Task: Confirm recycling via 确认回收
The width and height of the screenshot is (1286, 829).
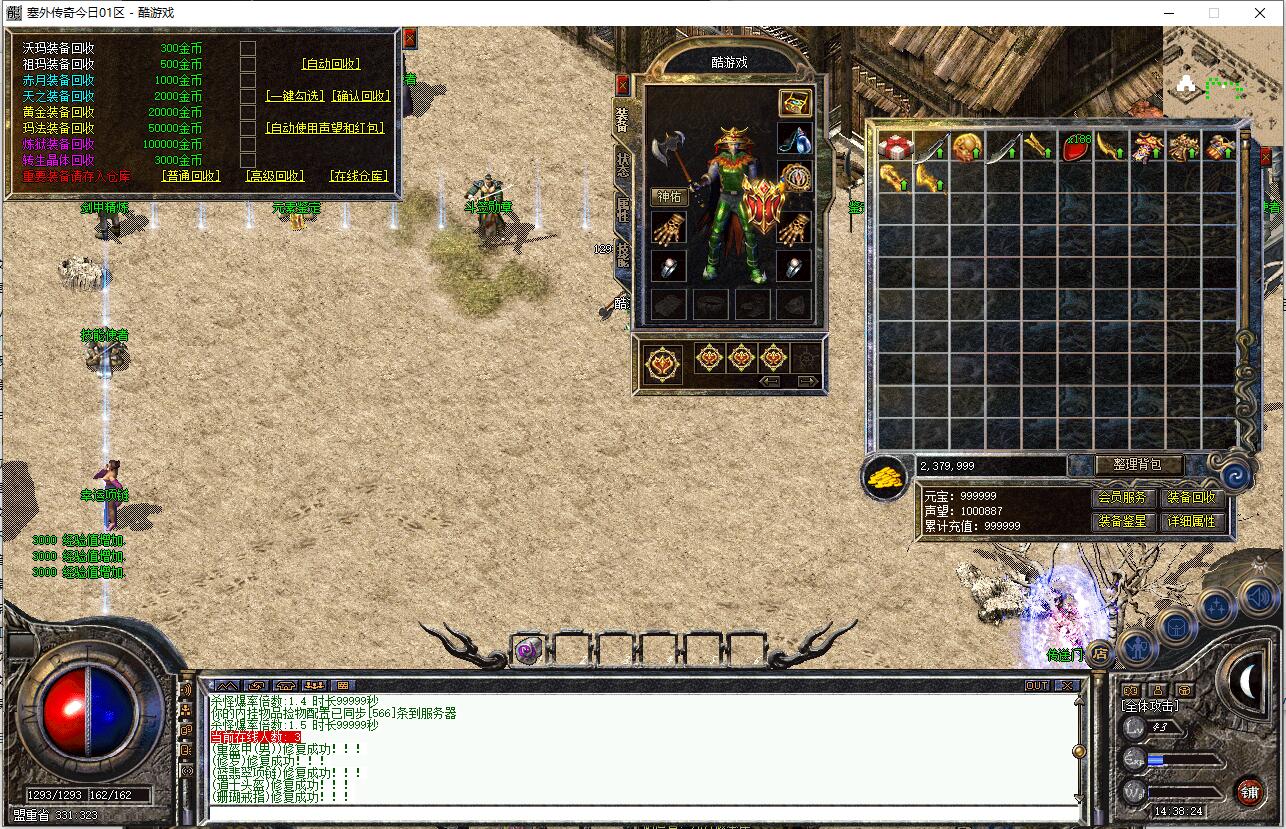Action: [361, 96]
